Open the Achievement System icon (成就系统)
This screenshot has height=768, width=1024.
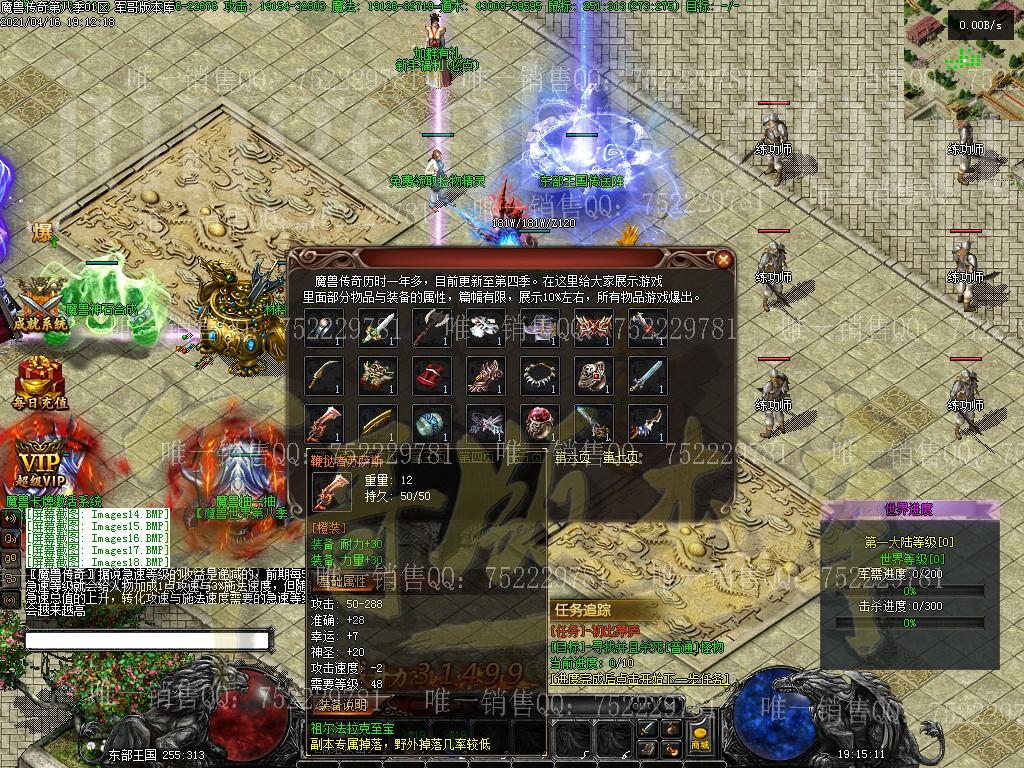point(39,304)
